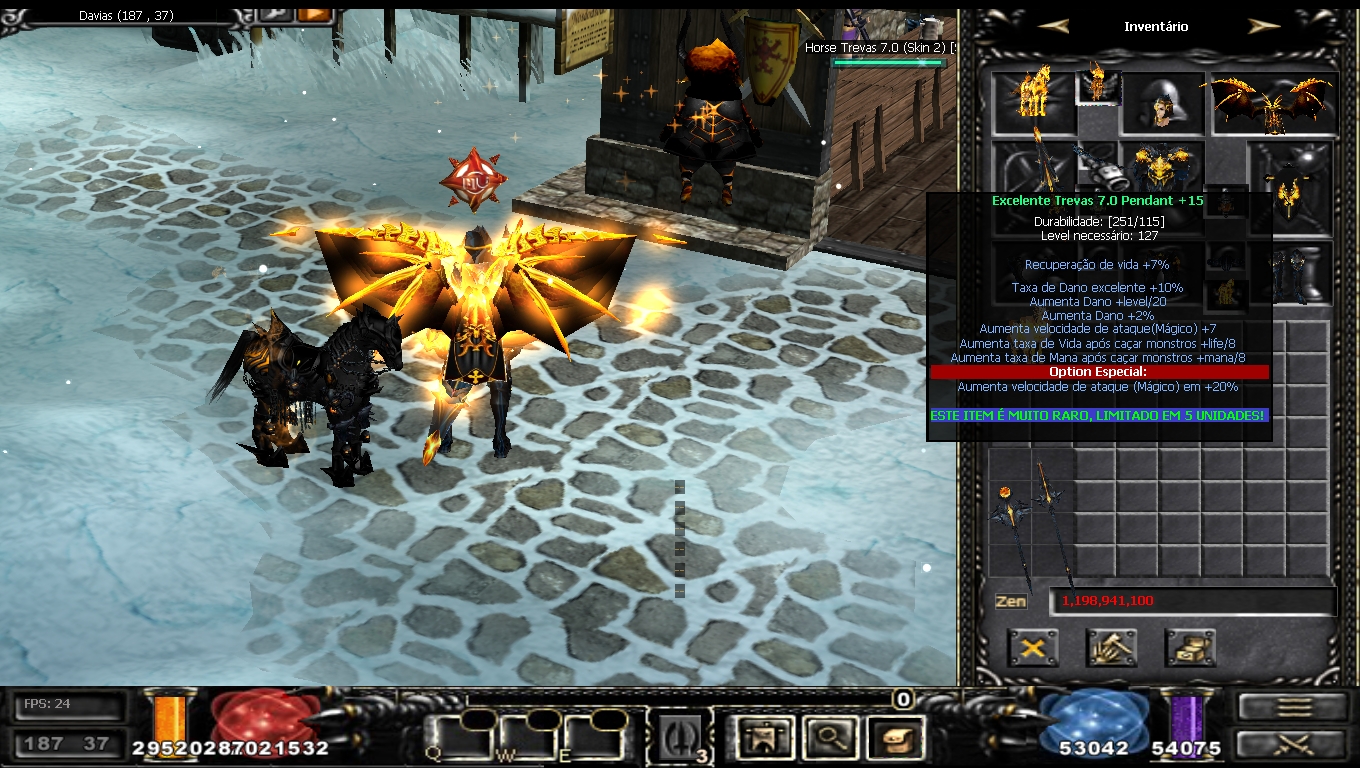Image resolution: width=1360 pixels, height=768 pixels.
Task: Open the treasure chest store button
Action: click(1189, 648)
